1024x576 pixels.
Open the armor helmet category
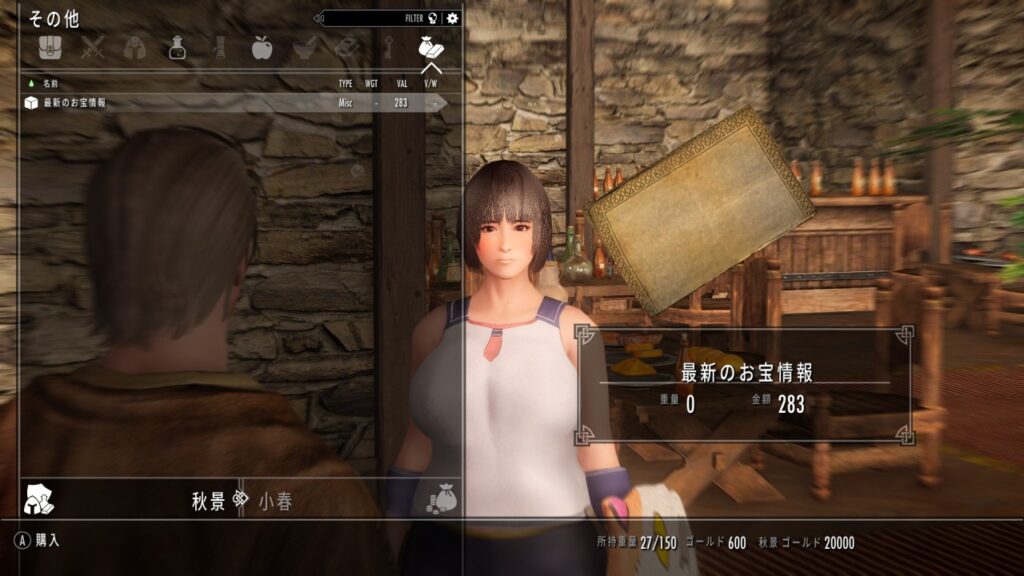point(136,47)
